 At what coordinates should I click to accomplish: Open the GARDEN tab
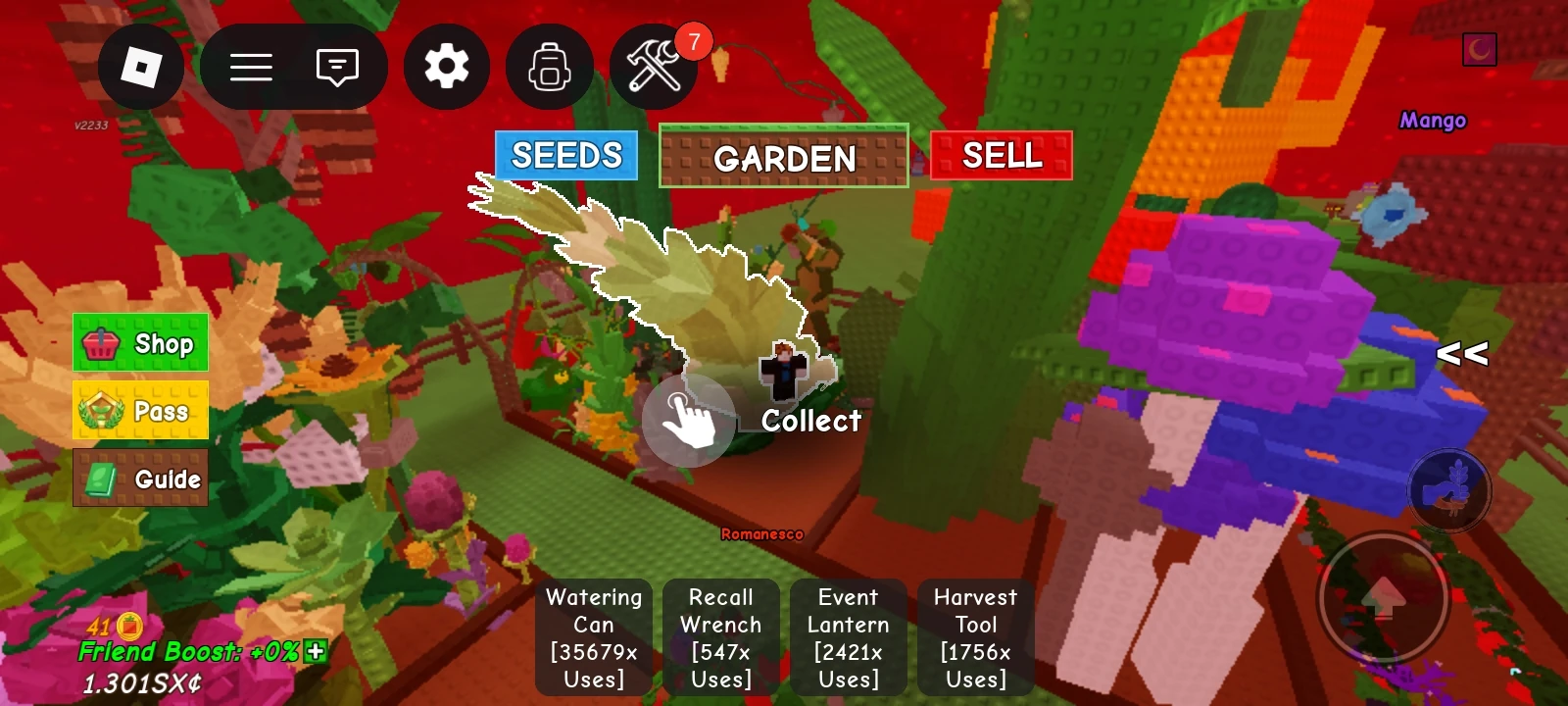tap(784, 157)
